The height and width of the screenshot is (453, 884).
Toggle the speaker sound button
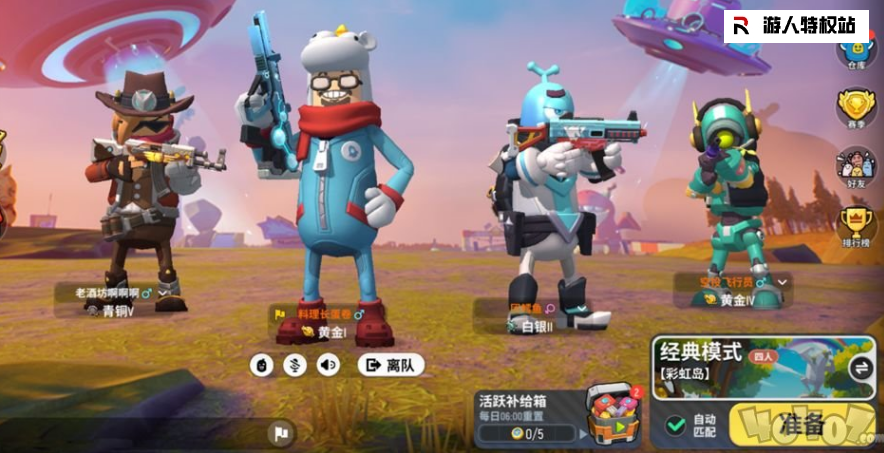pos(328,365)
